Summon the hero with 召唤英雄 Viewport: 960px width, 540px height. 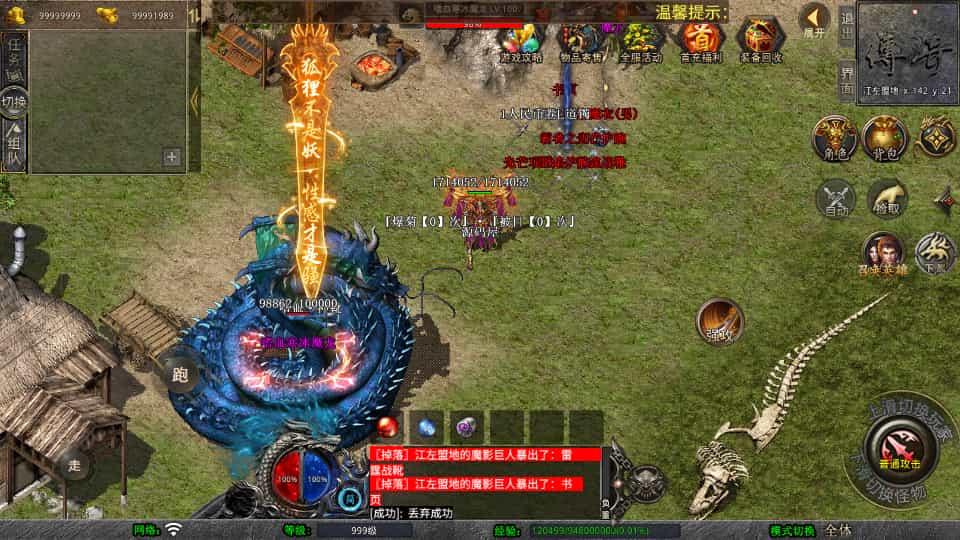coord(884,254)
